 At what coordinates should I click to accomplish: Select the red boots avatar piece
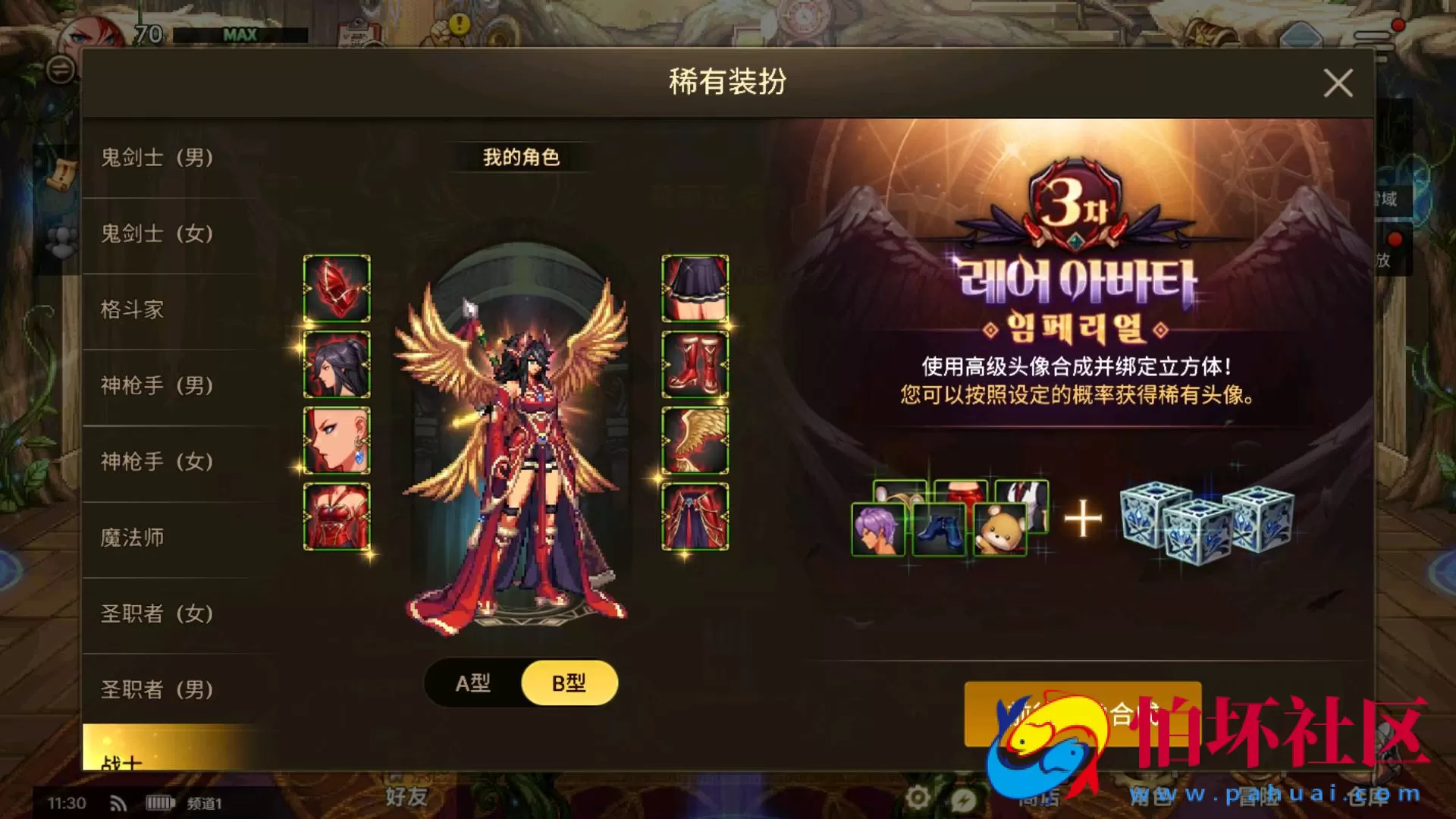[x=695, y=364]
